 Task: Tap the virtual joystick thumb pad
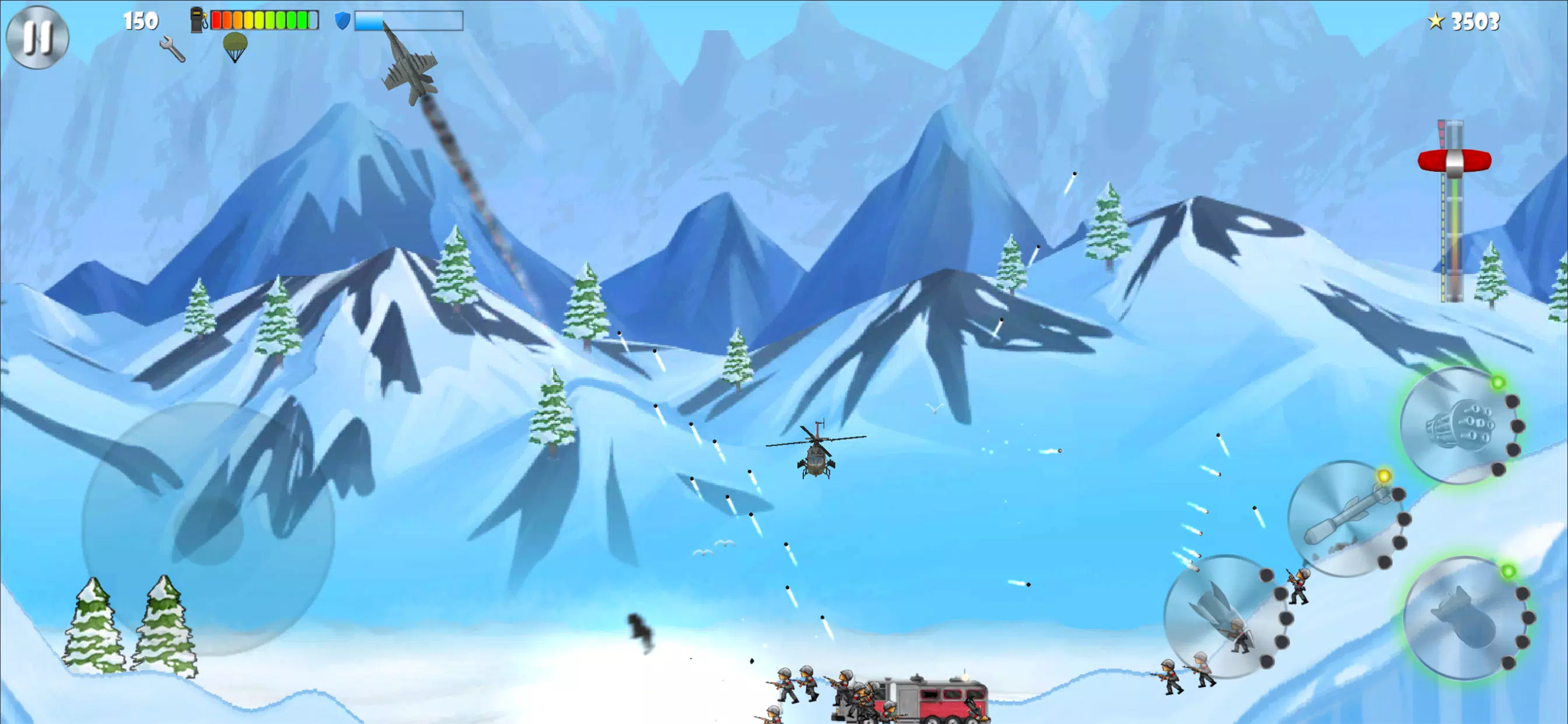[208, 529]
